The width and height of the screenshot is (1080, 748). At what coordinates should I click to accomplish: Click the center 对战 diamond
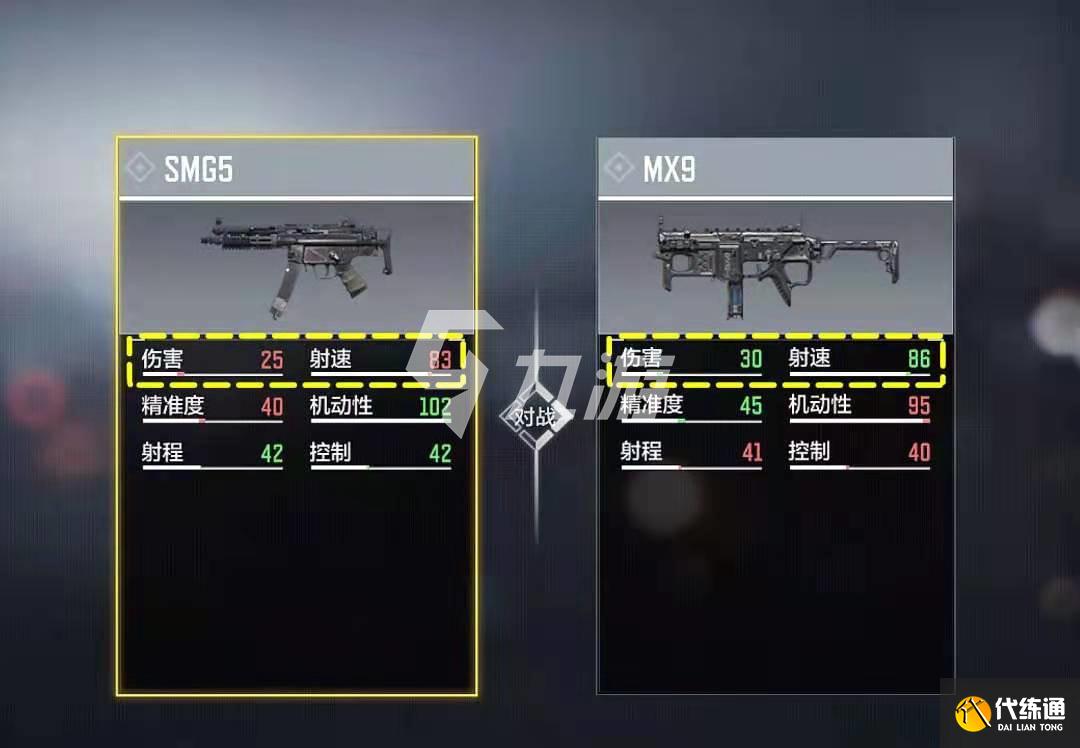pos(537,416)
